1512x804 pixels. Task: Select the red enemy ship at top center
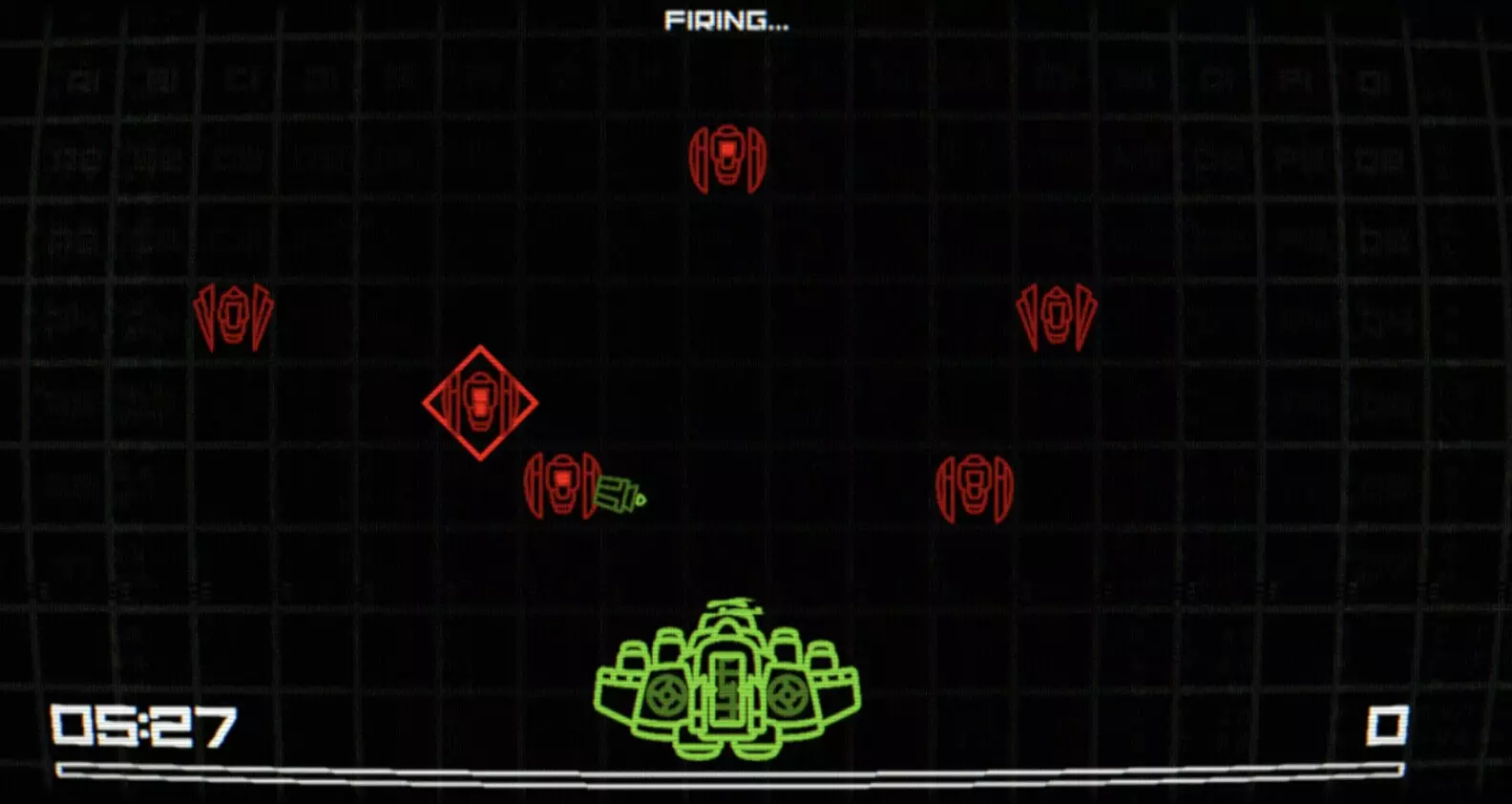(728, 156)
